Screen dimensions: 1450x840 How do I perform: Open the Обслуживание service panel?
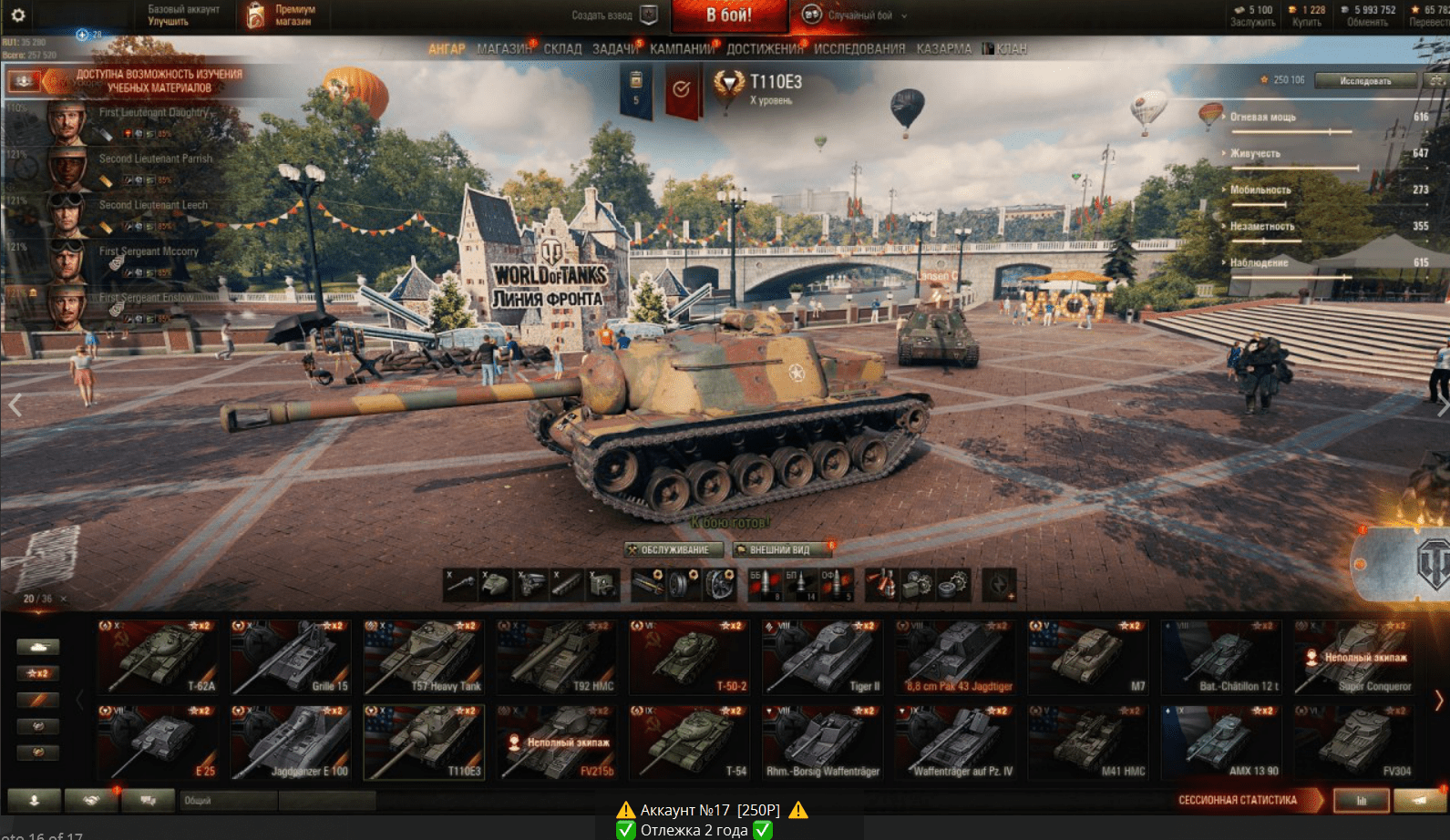pyautogui.click(x=674, y=549)
